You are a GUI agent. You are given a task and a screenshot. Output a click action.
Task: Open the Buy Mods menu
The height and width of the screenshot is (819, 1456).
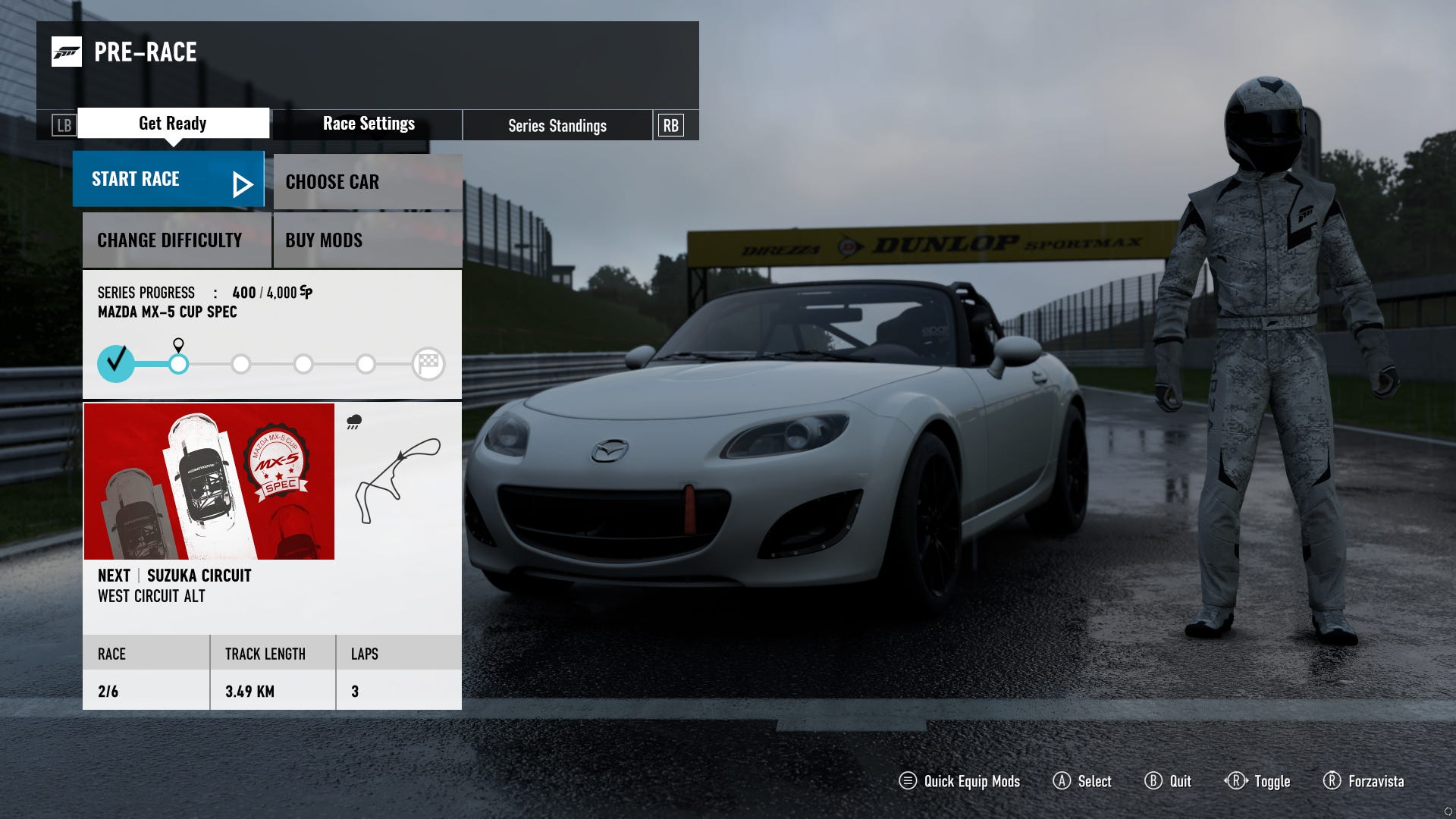pos(367,240)
